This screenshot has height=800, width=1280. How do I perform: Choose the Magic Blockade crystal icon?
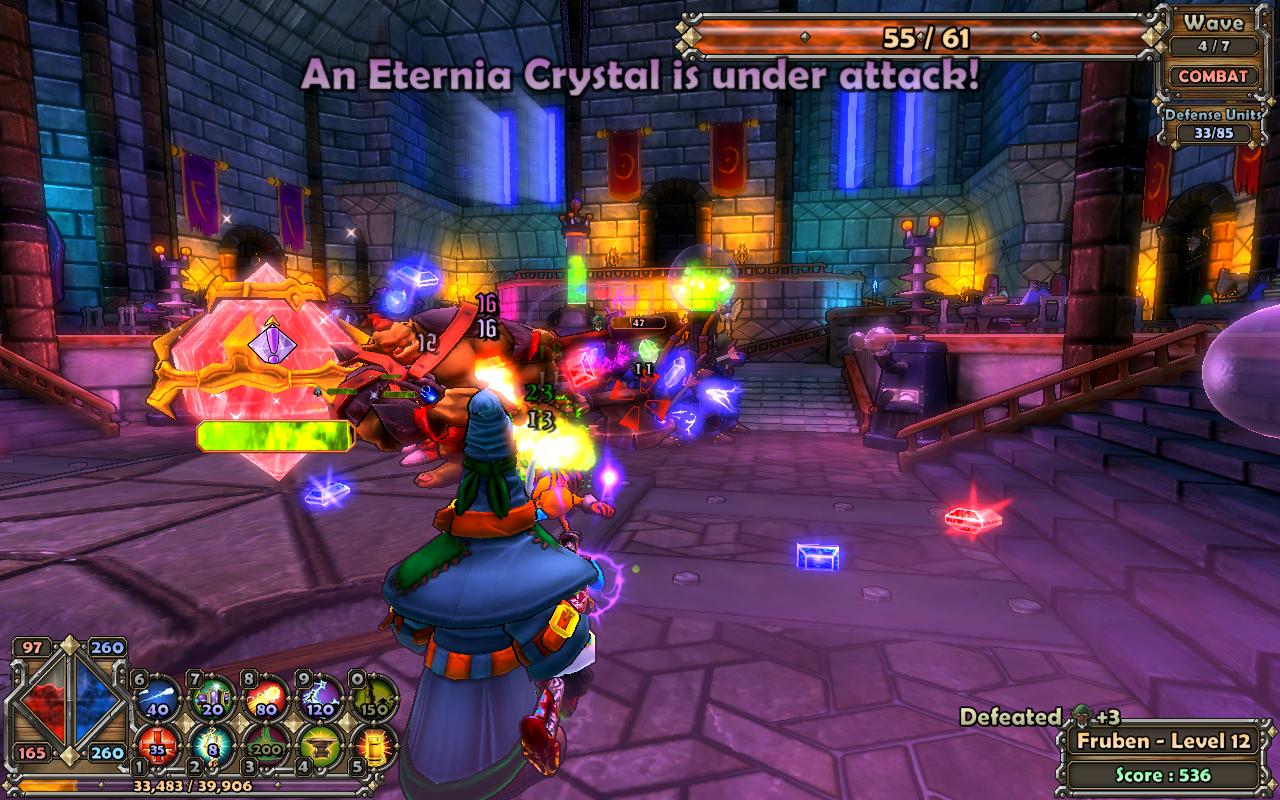212,697
